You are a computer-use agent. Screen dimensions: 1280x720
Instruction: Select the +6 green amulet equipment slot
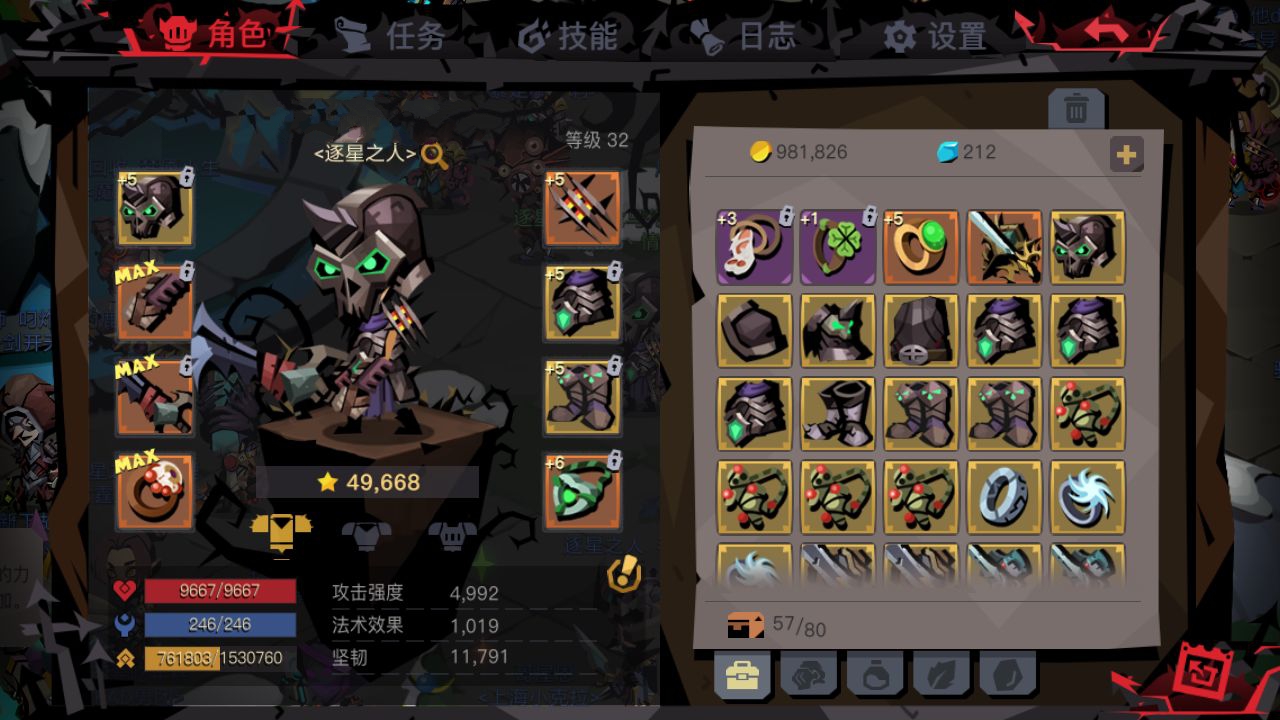[582, 491]
